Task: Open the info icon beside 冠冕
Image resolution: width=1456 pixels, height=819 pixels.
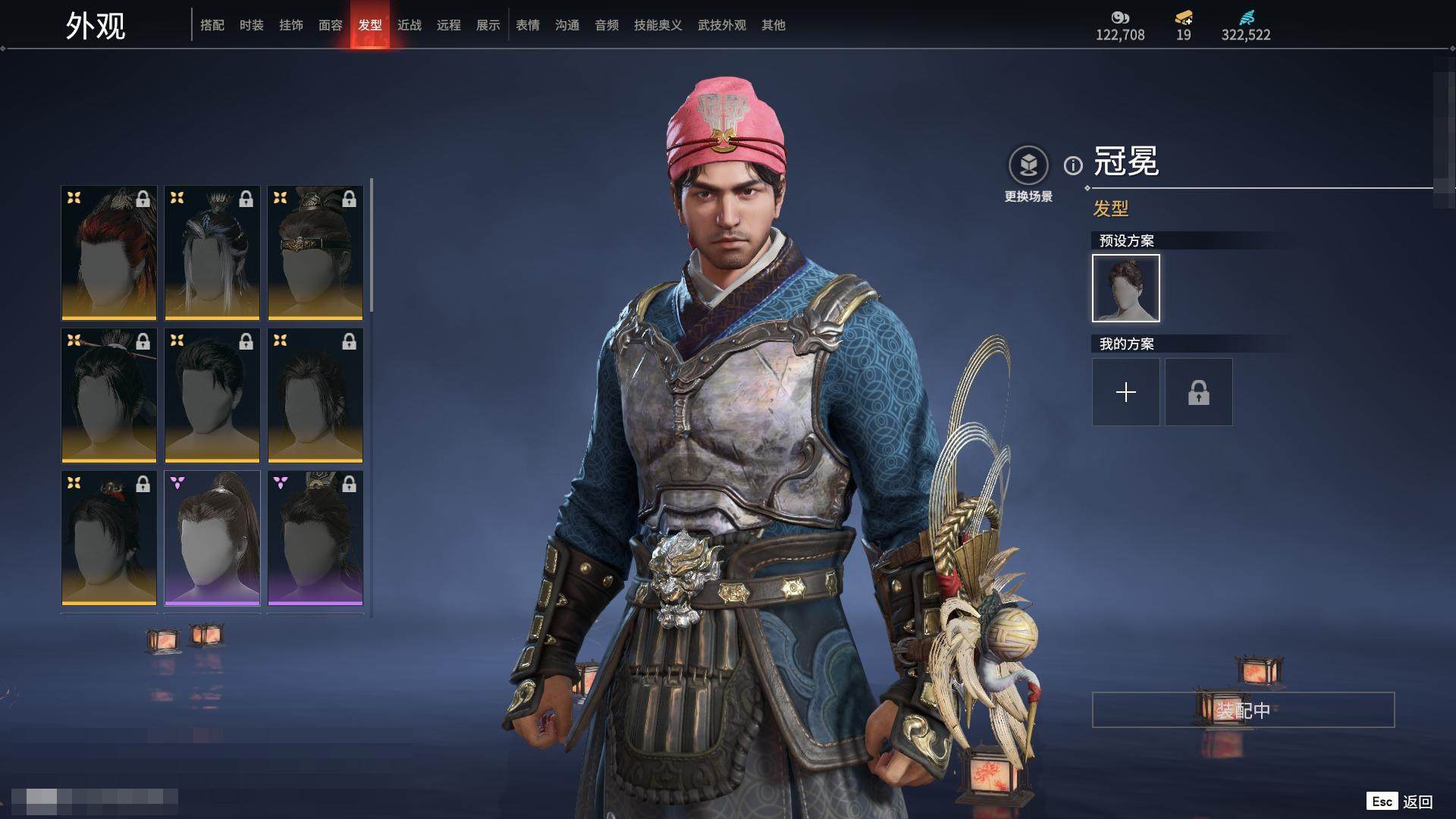Action: 1073,165
